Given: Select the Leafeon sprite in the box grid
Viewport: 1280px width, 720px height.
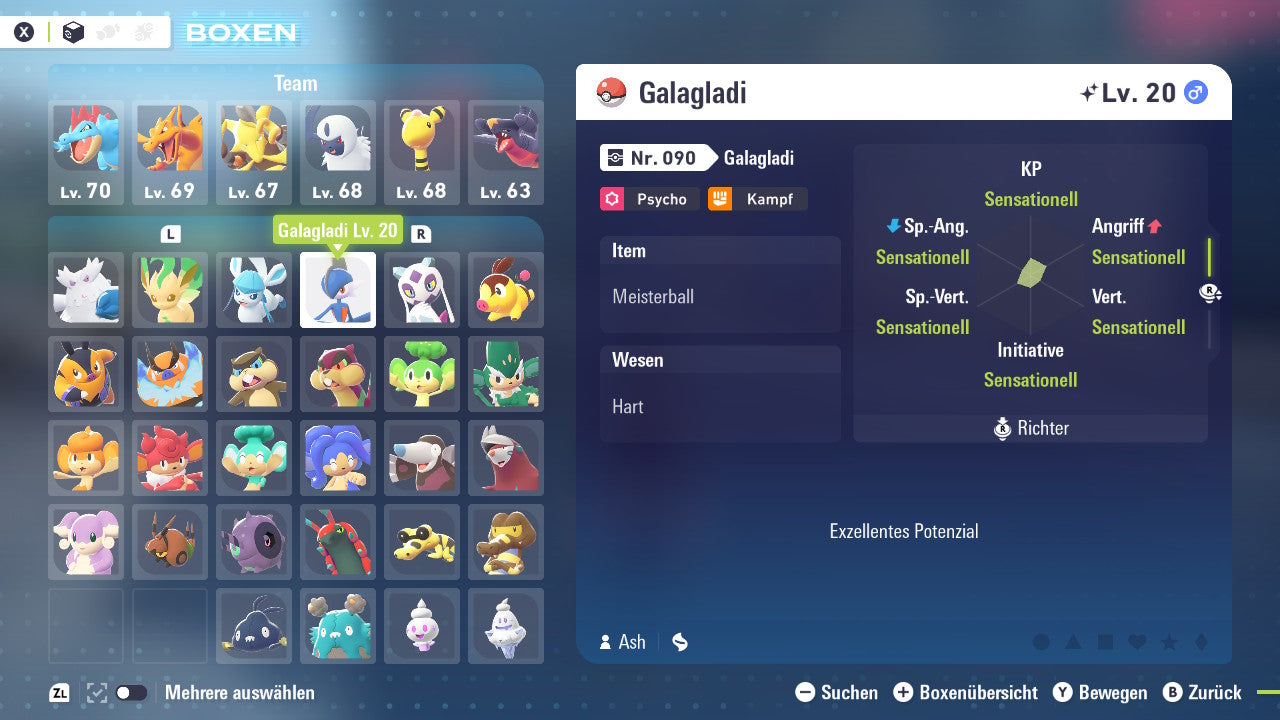Looking at the screenshot, I should [169, 290].
